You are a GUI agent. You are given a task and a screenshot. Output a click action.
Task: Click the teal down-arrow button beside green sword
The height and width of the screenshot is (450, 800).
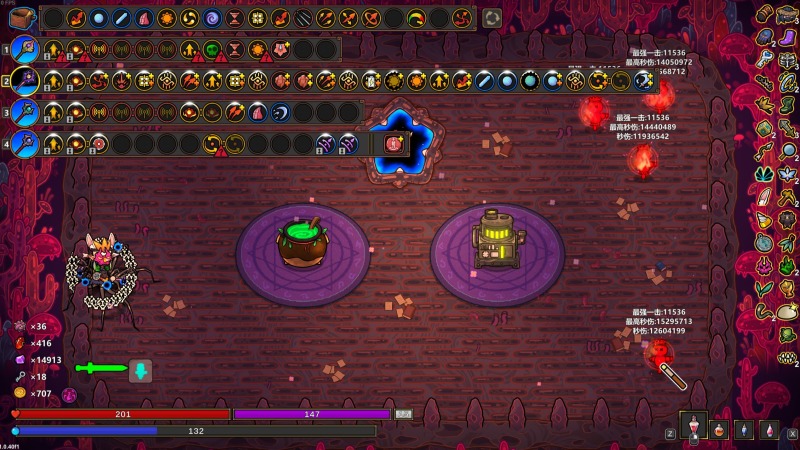[x=141, y=371]
